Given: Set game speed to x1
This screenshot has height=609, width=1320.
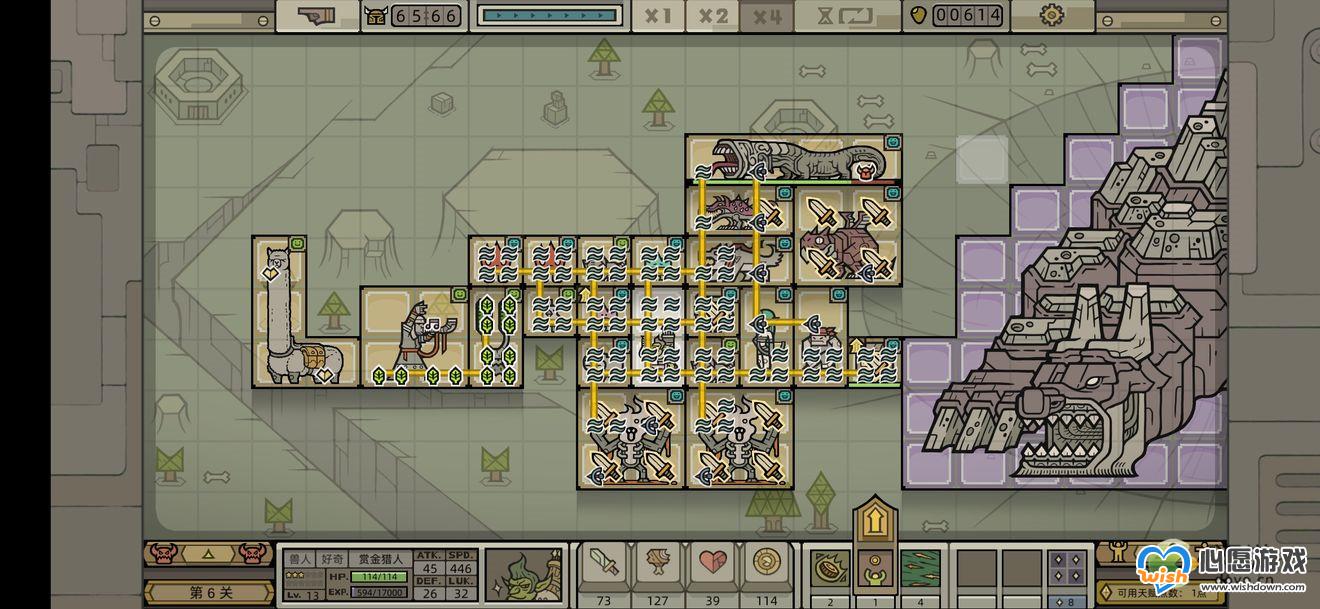Looking at the screenshot, I should coord(657,16).
